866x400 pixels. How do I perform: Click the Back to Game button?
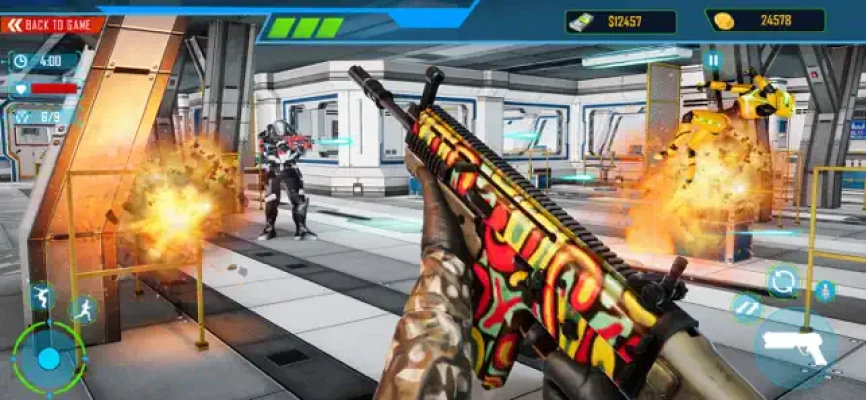pyautogui.click(x=52, y=24)
